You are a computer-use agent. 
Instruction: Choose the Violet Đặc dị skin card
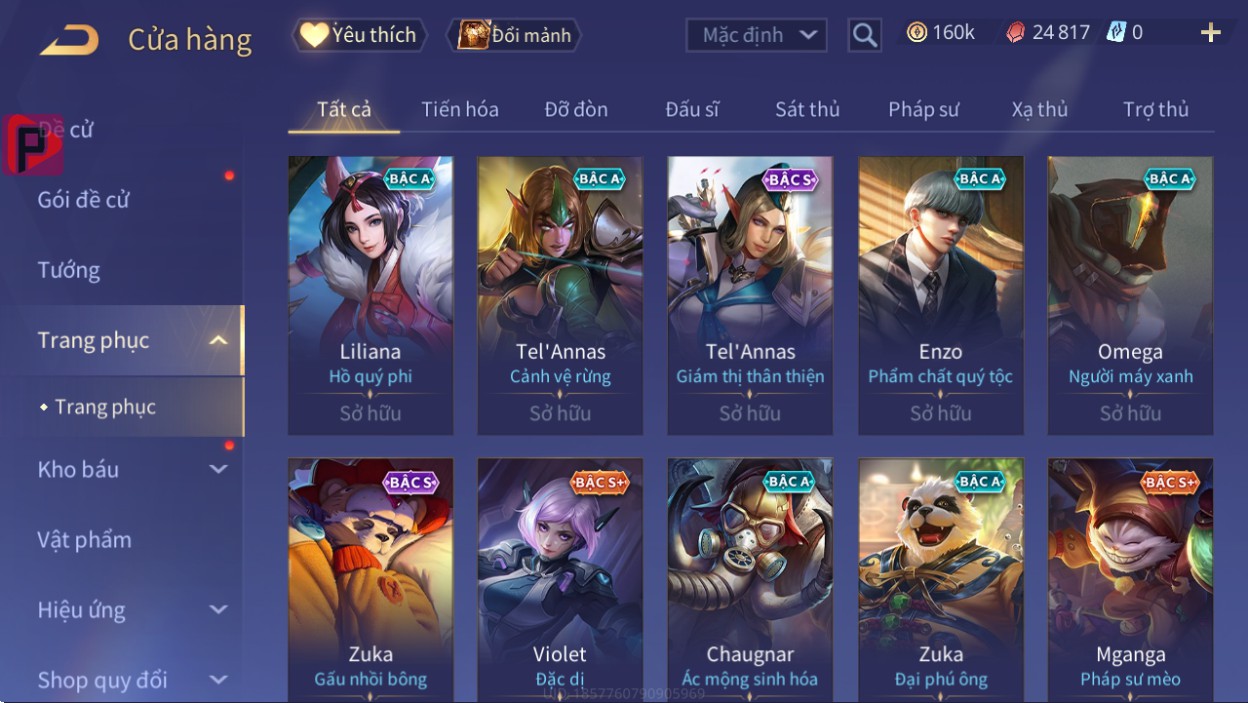click(x=560, y=580)
